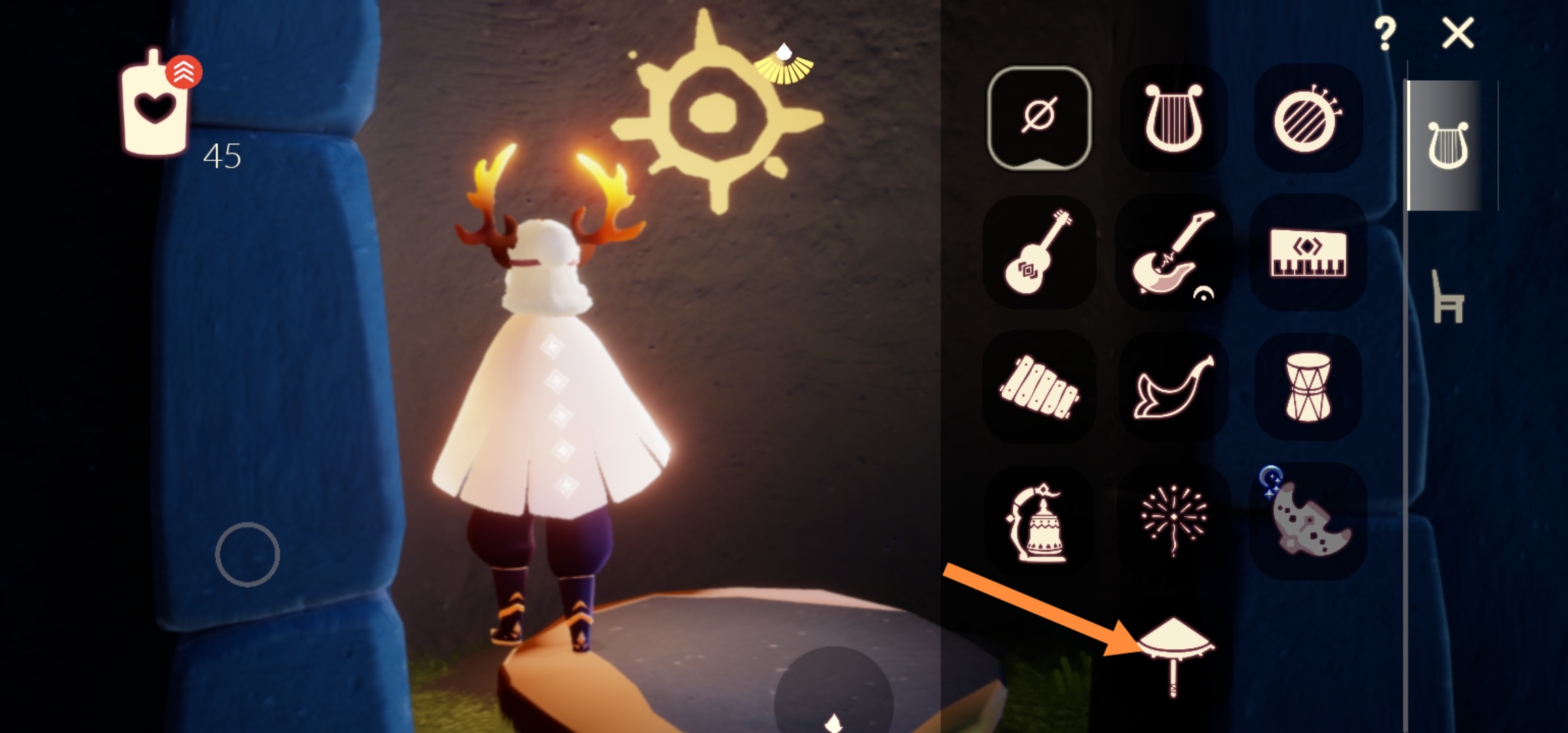The height and width of the screenshot is (733, 1568).
Task: Tap the golden fan emote icon
Action: (x=784, y=66)
